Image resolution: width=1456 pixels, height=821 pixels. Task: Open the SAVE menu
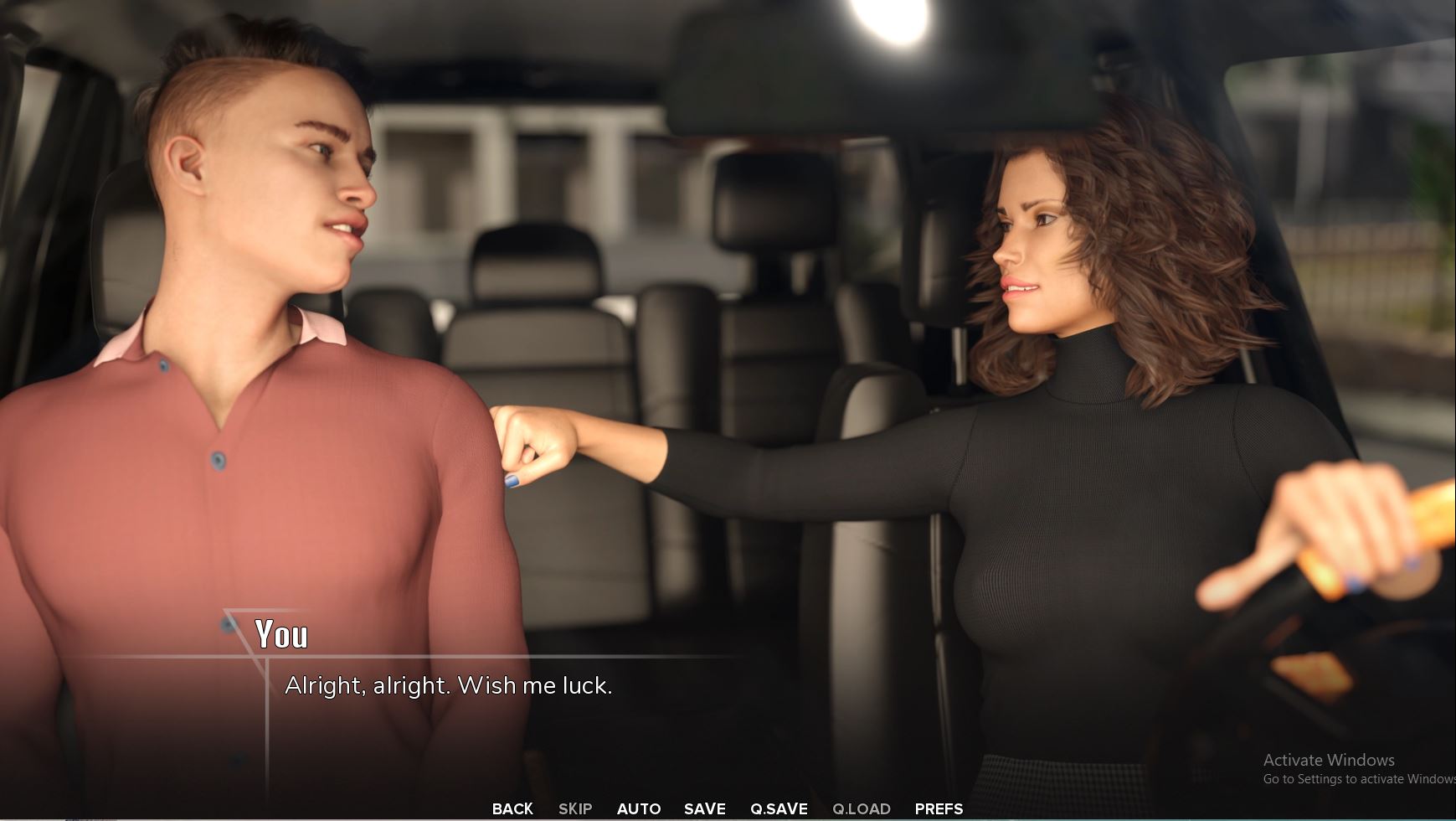(704, 808)
